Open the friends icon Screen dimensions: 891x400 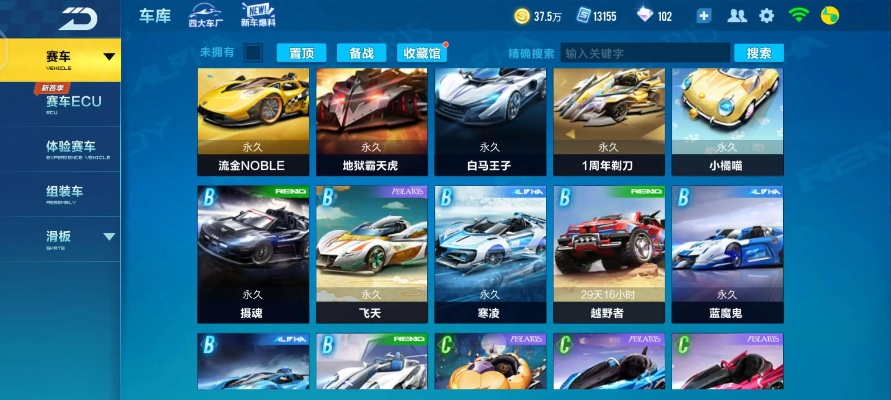tap(737, 16)
